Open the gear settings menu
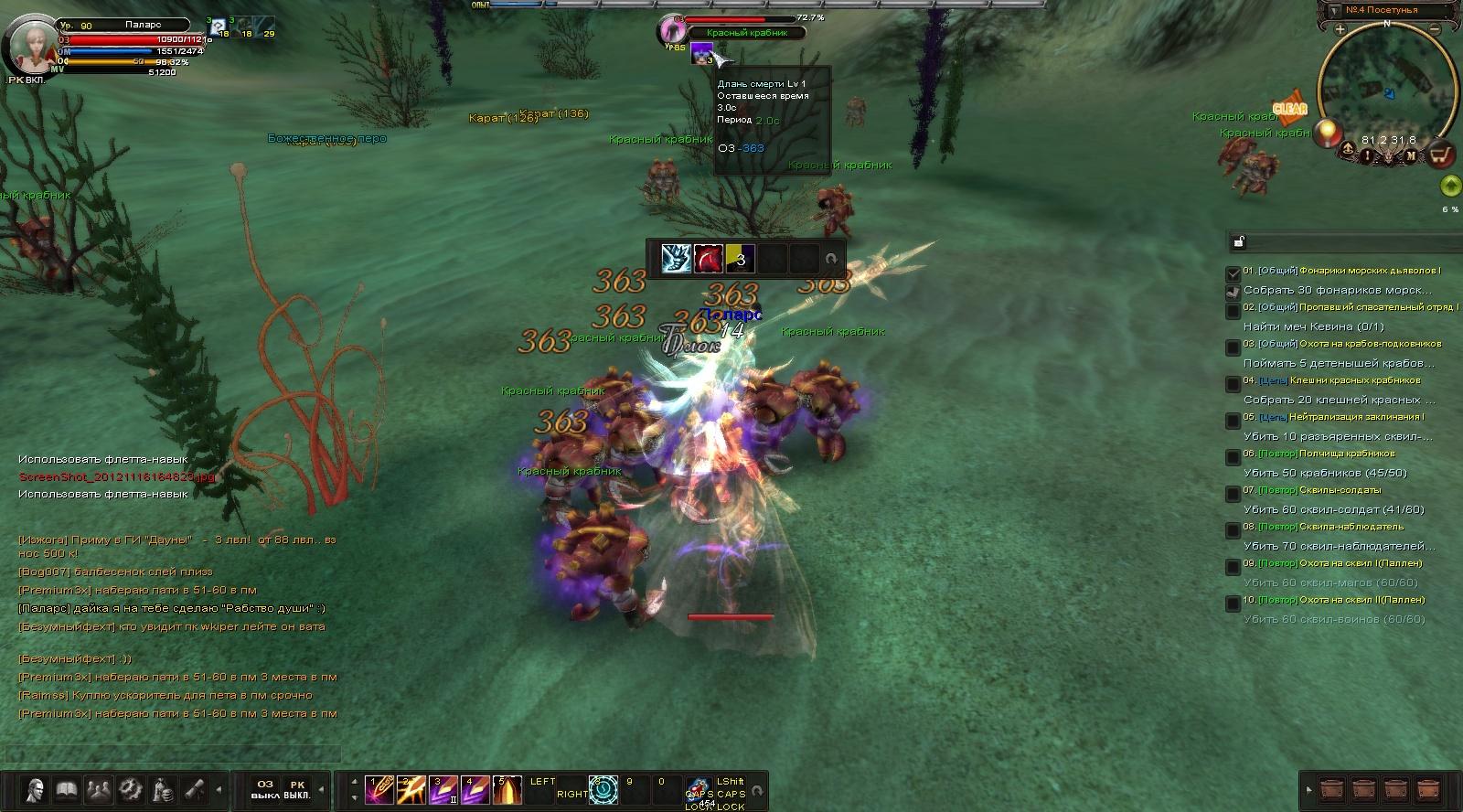 pos(130,788)
